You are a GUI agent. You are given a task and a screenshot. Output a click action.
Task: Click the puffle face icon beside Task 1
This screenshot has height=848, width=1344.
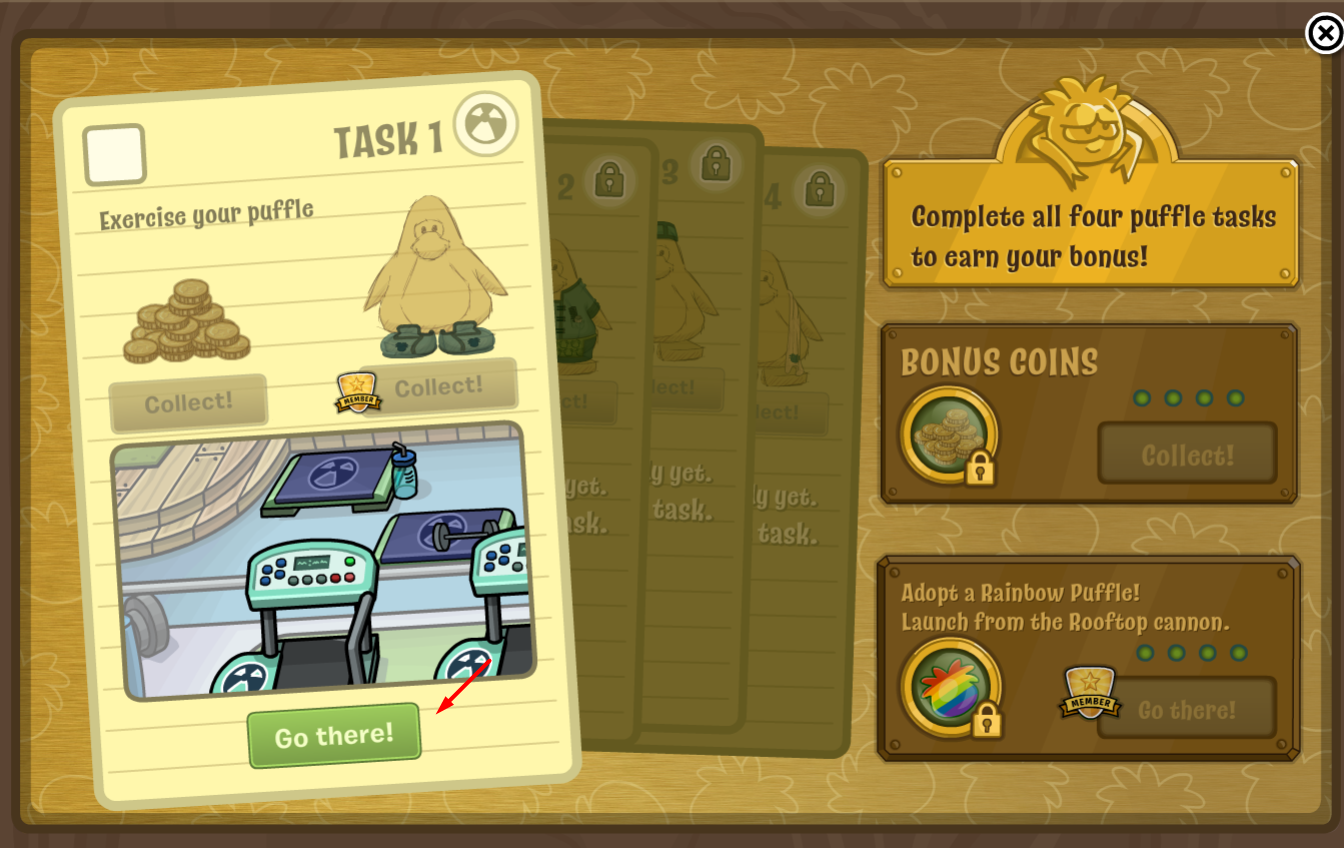tap(486, 124)
